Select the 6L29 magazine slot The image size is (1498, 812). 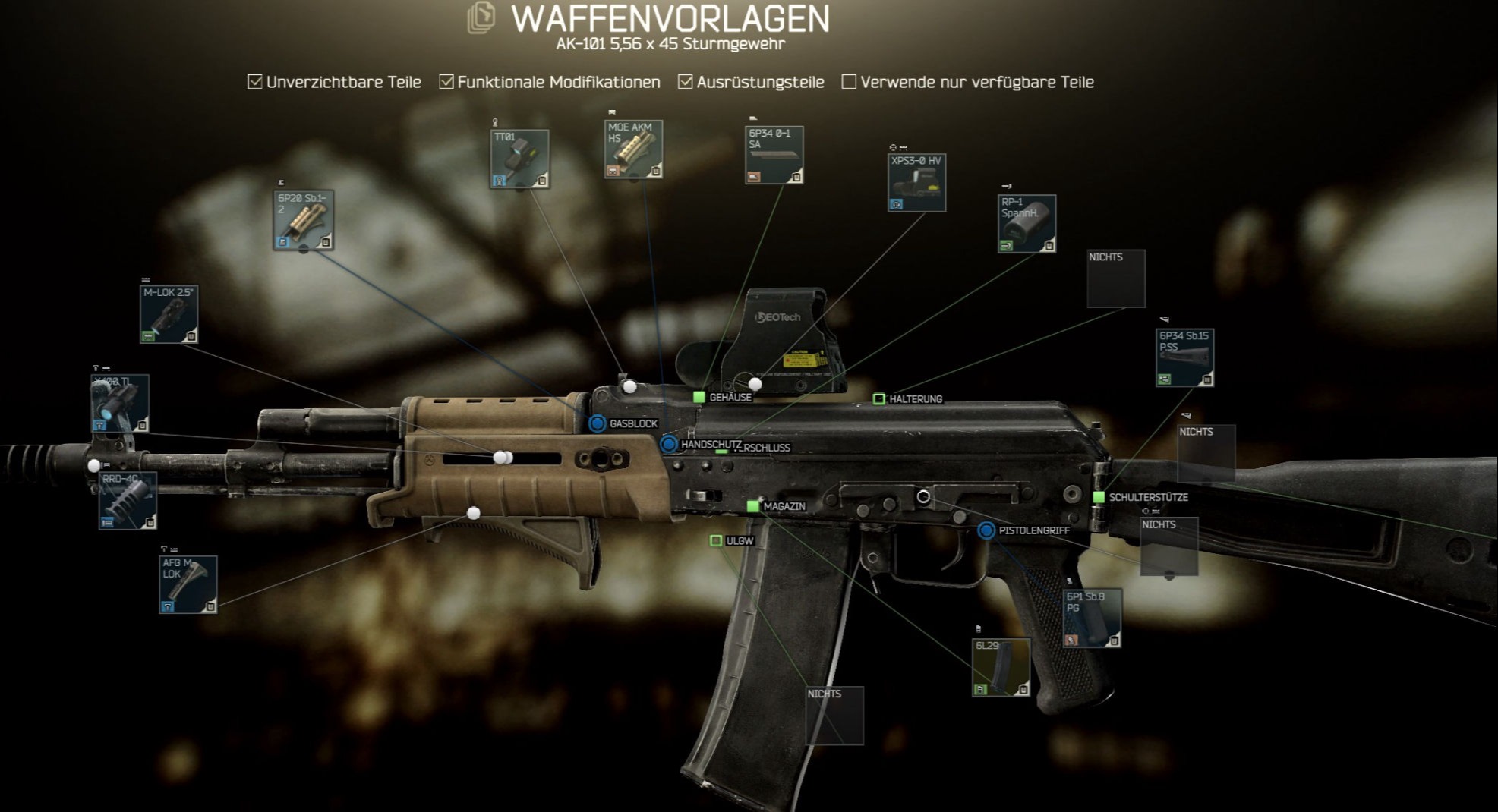pos(1001,667)
